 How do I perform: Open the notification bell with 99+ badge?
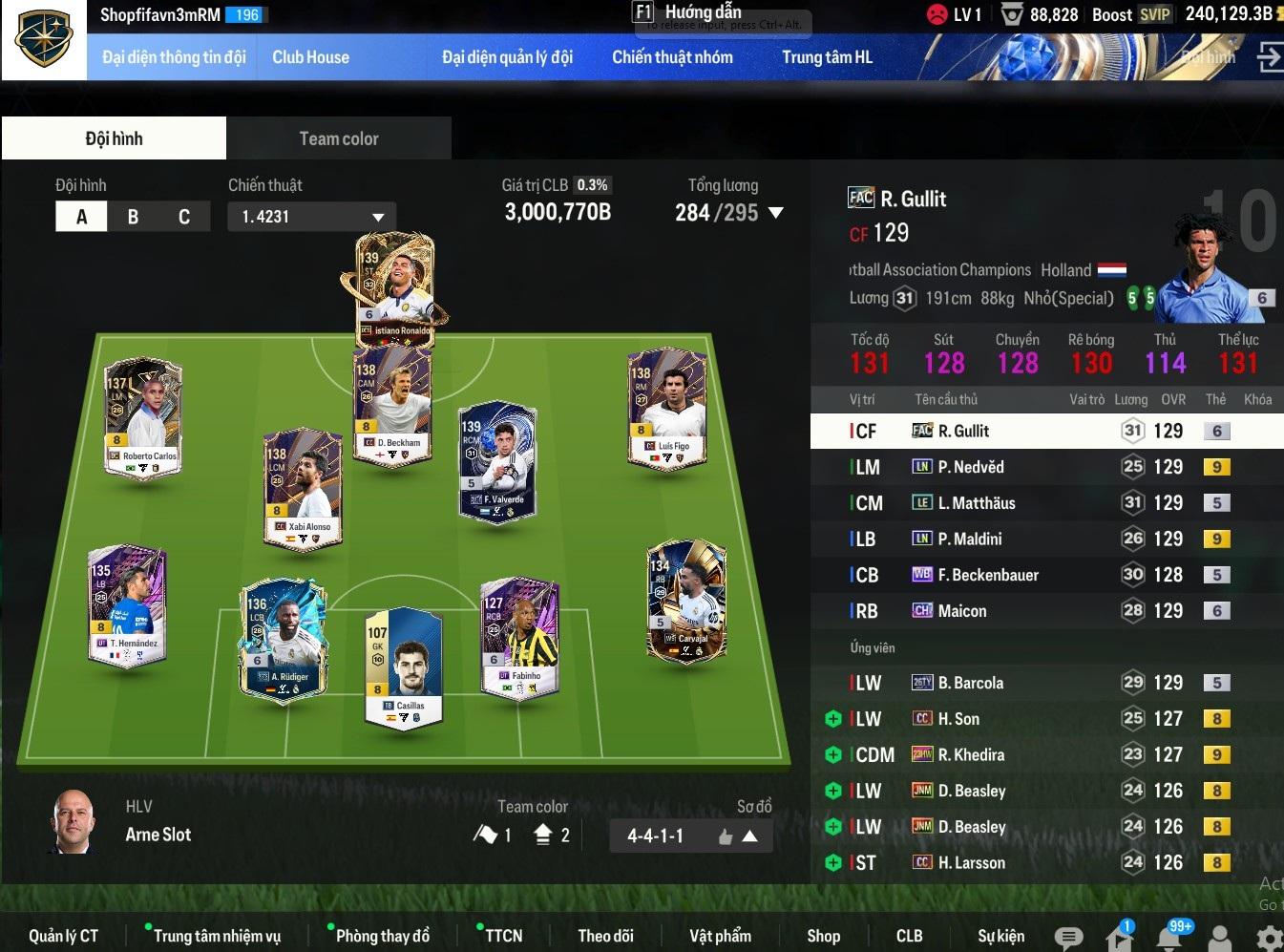click(1168, 938)
